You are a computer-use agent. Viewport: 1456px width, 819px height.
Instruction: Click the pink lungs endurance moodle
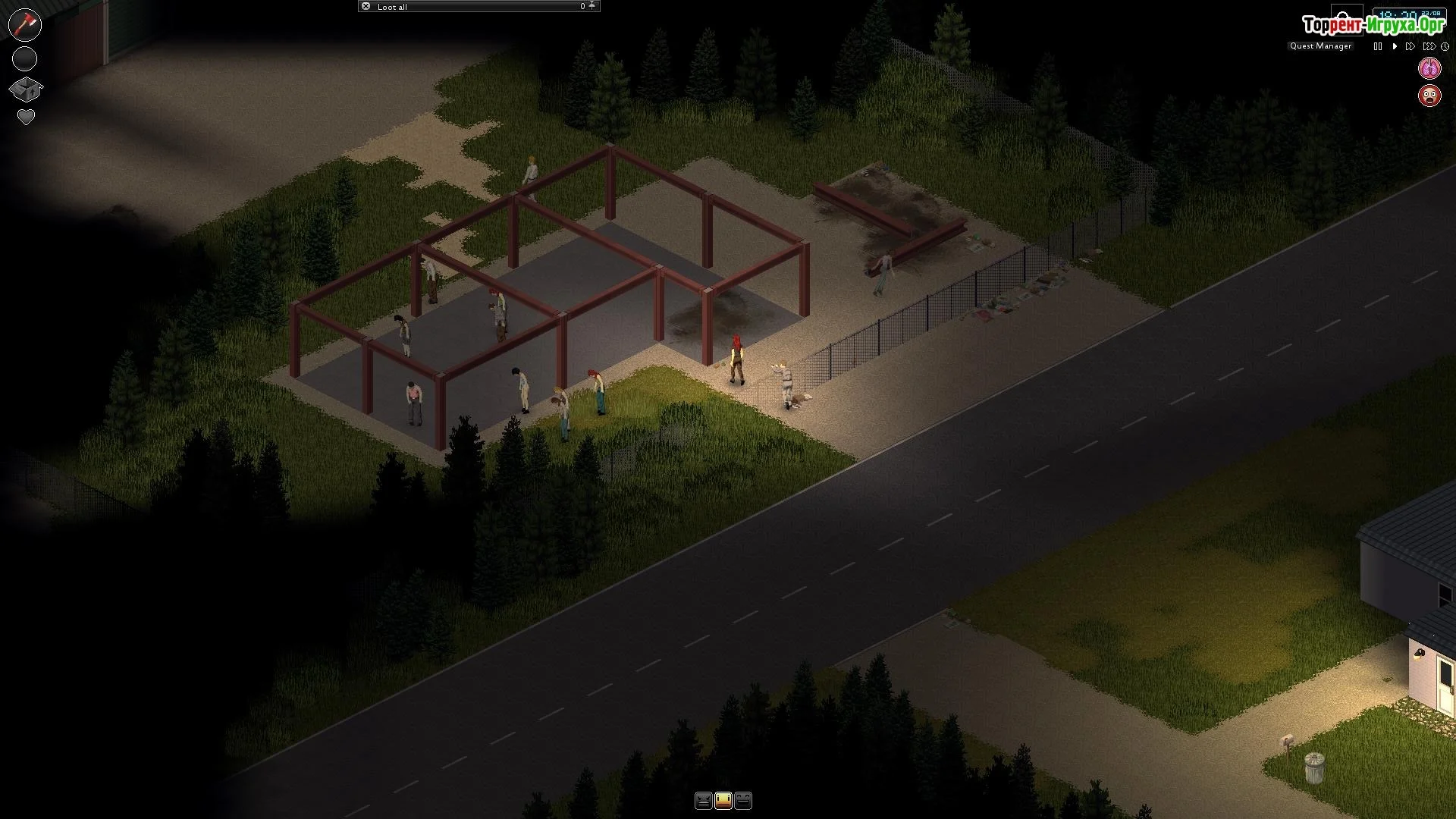coord(1429,68)
